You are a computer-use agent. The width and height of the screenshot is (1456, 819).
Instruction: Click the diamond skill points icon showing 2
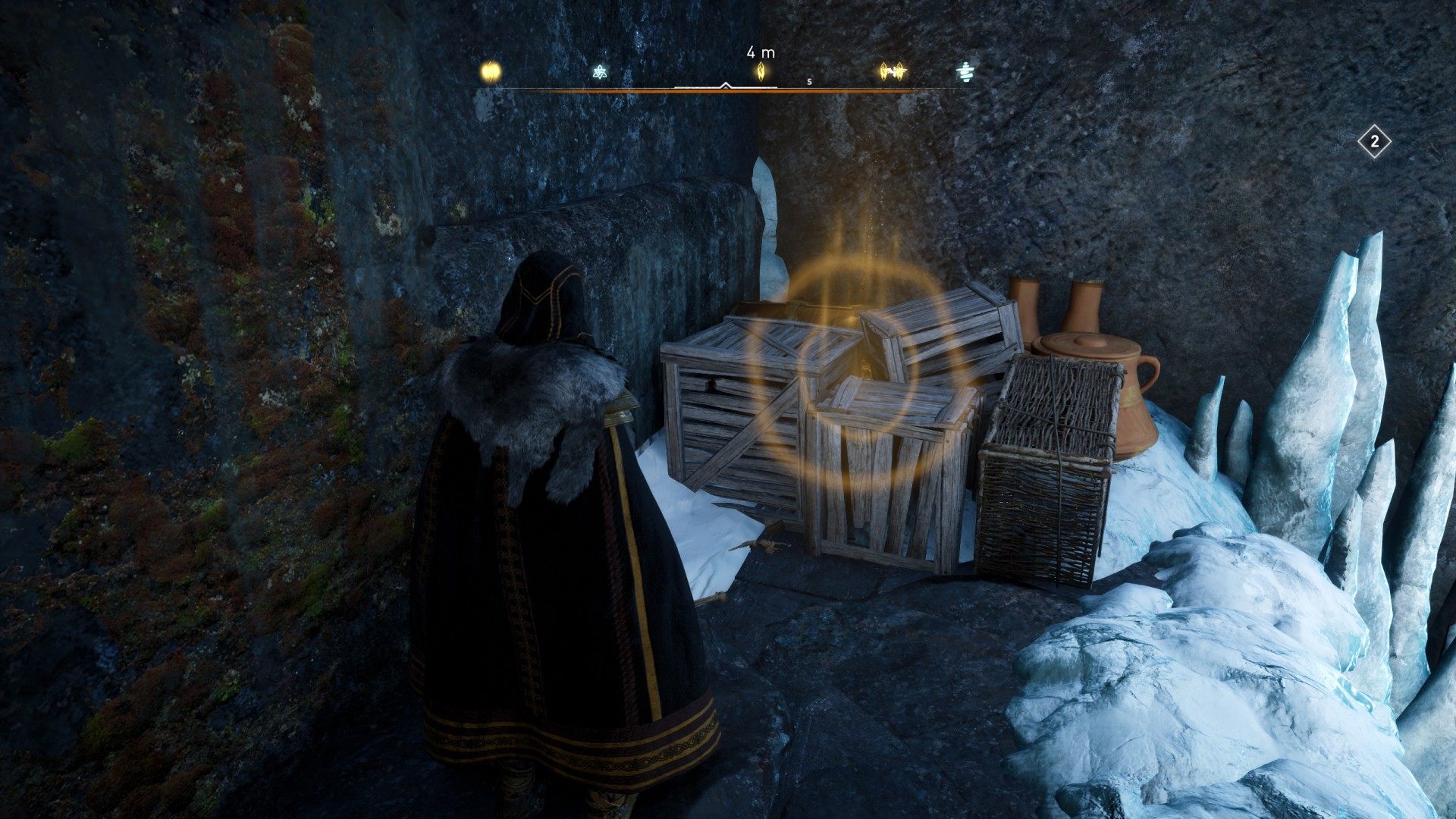pos(1374,142)
